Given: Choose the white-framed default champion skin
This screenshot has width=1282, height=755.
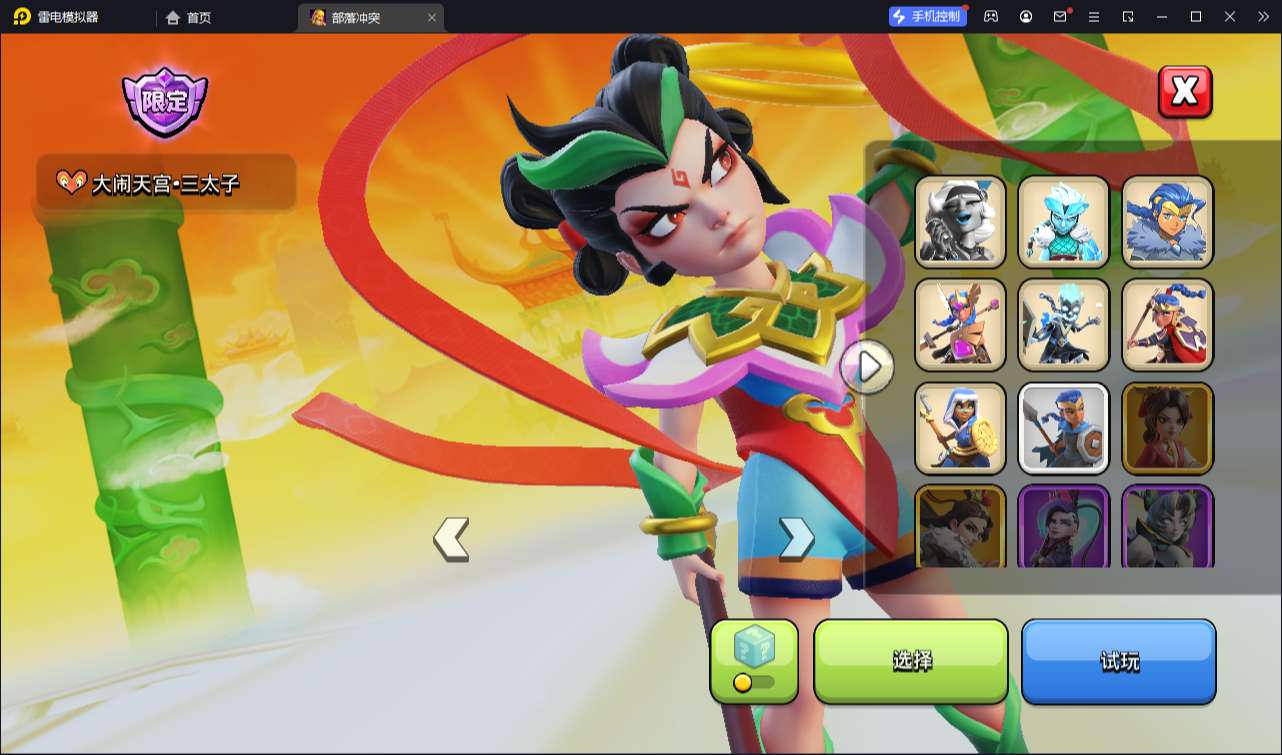Looking at the screenshot, I should click(1064, 428).
